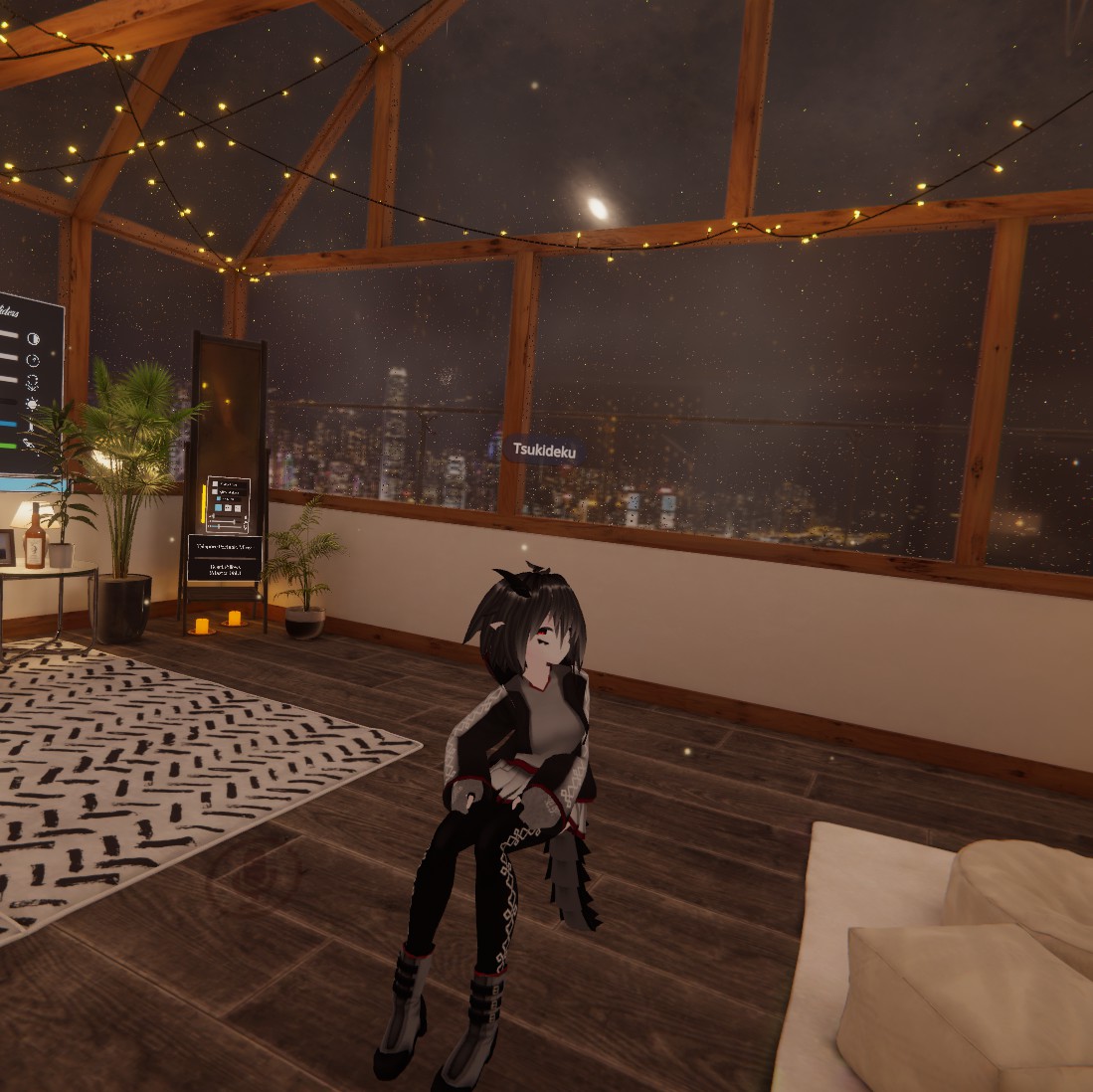Image resolution: width=1093 pixels, height=1092 pixels.
Task: Click the upper black text button under the mirror panel
Action: coord(225,546)
